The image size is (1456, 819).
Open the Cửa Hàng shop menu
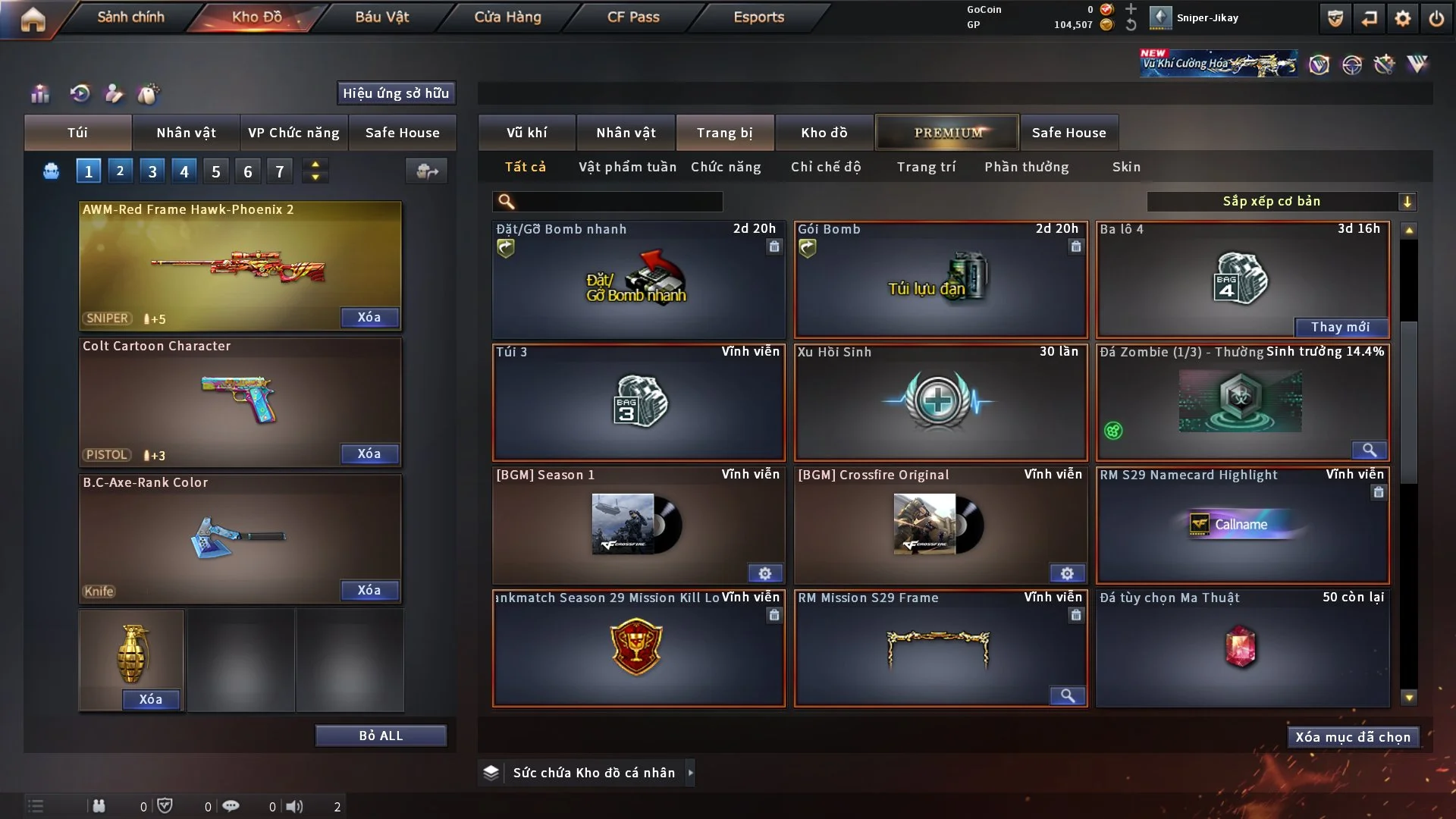pos(507,17)
